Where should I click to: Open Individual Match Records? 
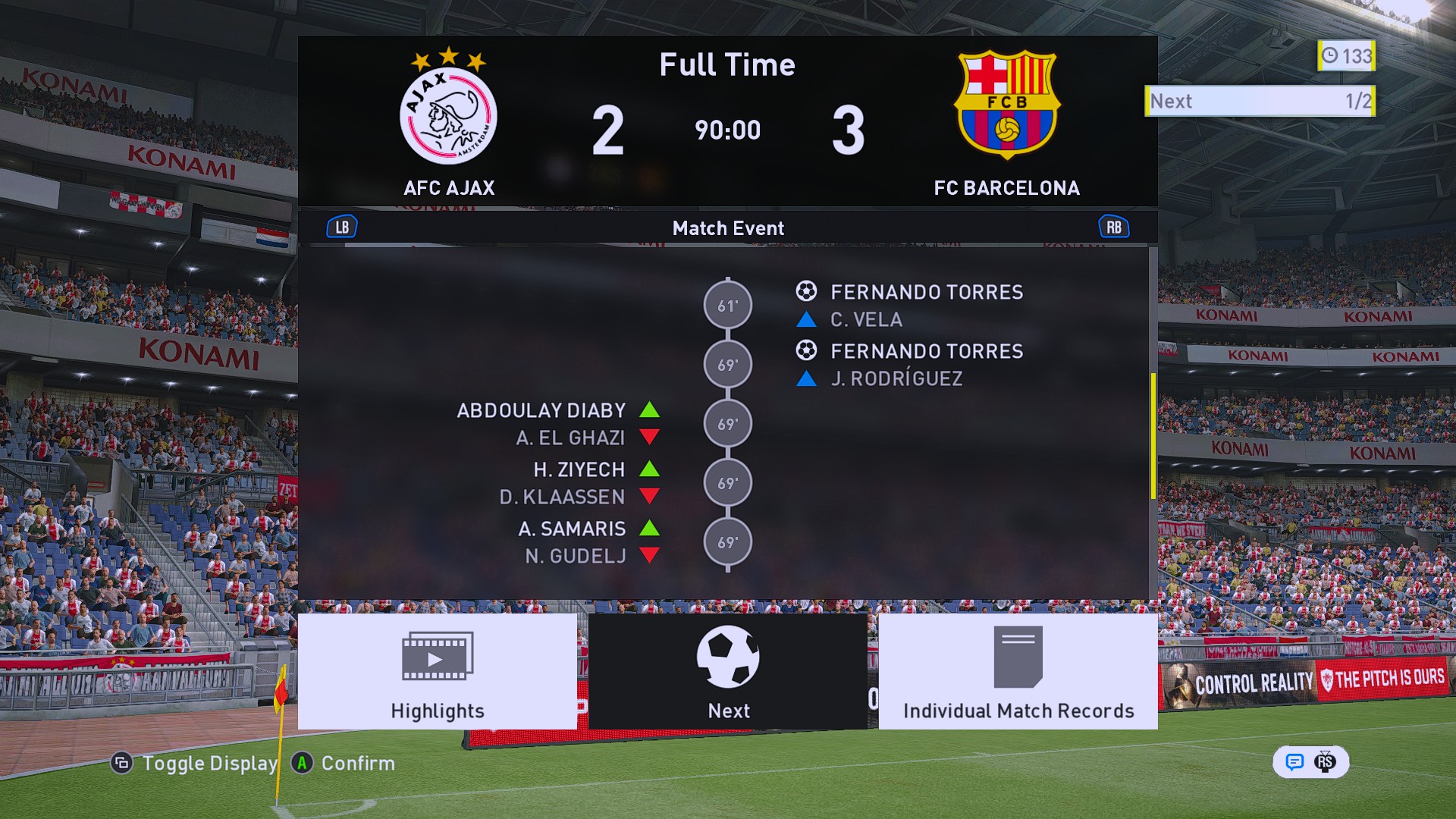click(x=1018, y=671)
